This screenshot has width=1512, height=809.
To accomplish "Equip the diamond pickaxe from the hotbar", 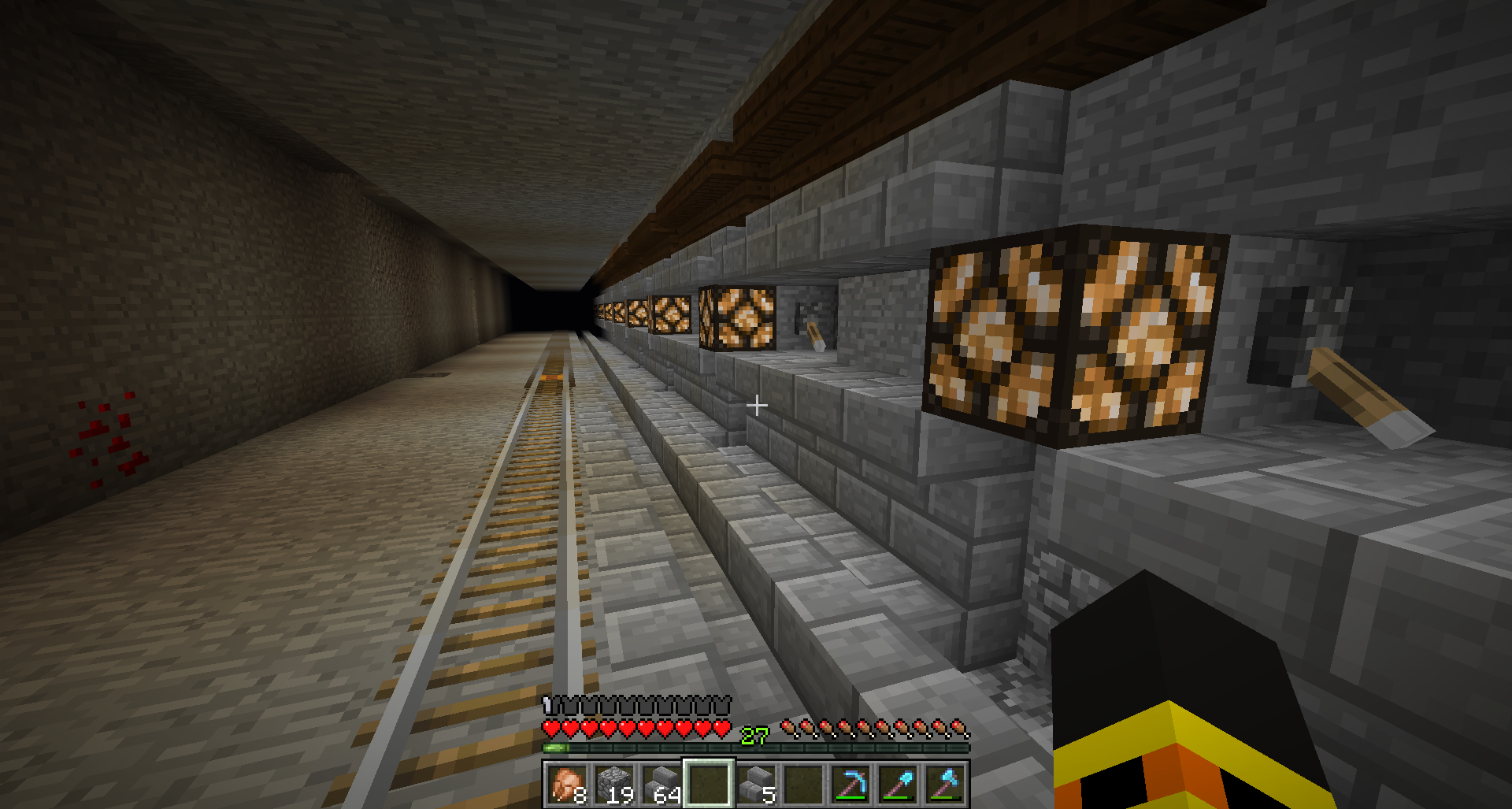I will pos(850,785).
